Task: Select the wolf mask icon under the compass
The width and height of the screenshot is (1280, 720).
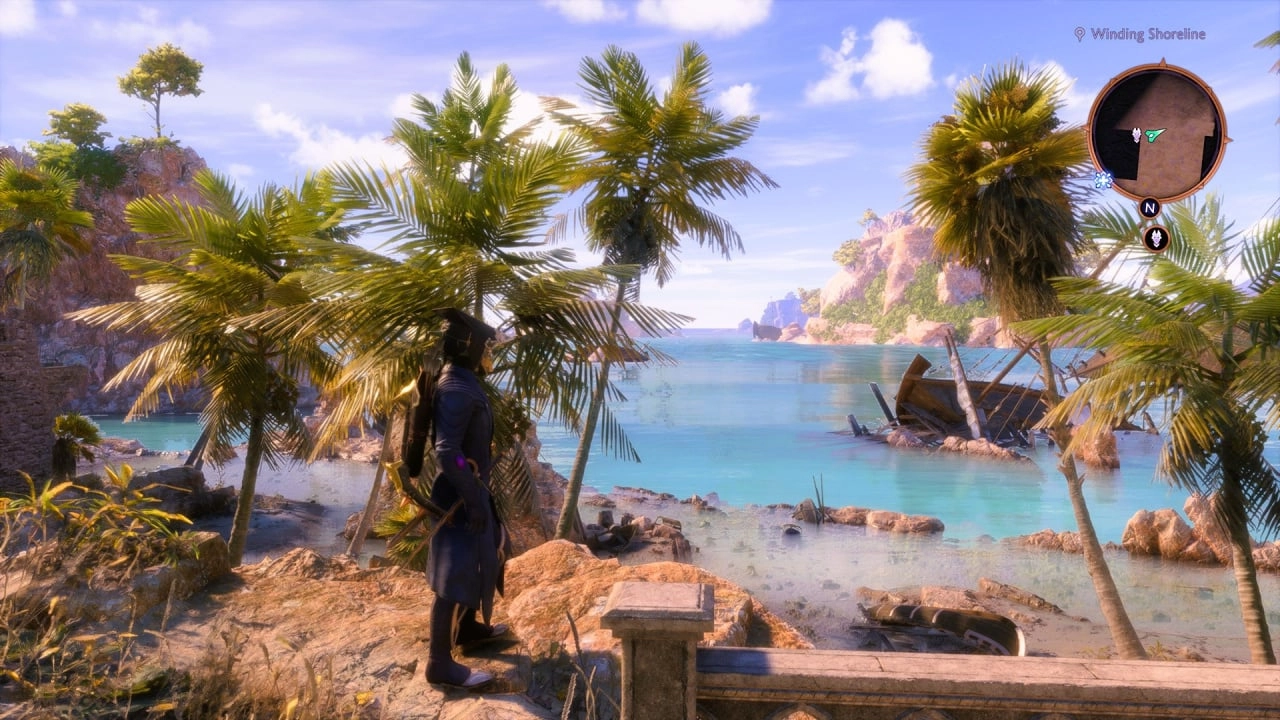Action: tap(1157, 238)
